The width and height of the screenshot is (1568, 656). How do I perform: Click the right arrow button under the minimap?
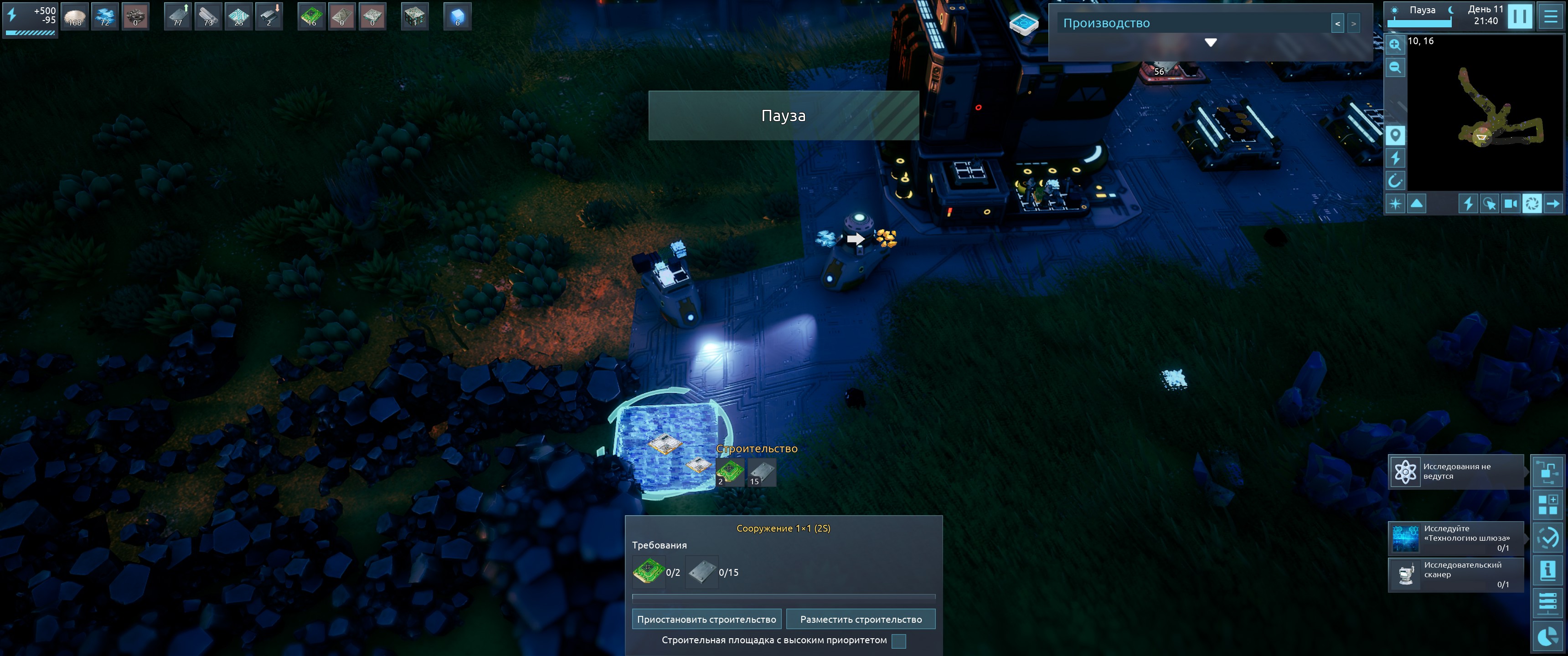click(x=1553, y=203)
